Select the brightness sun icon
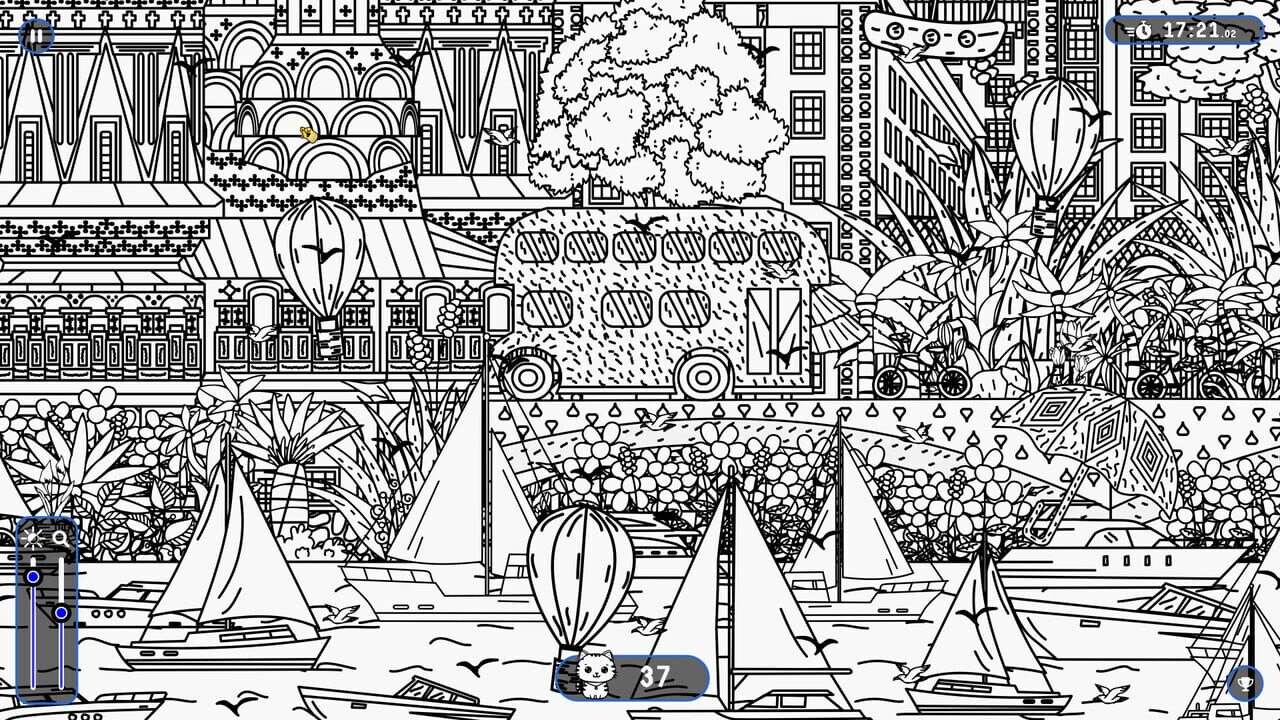Screen dimensions: 1280x720 (31, 537)
